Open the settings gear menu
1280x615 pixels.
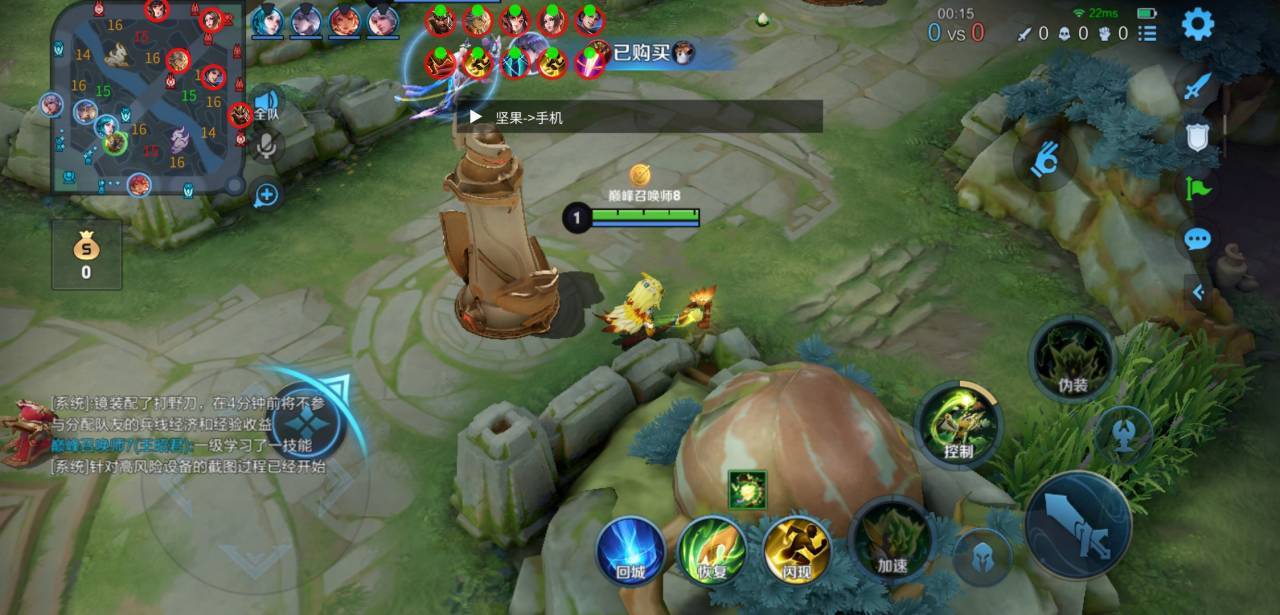point(1197,24)
